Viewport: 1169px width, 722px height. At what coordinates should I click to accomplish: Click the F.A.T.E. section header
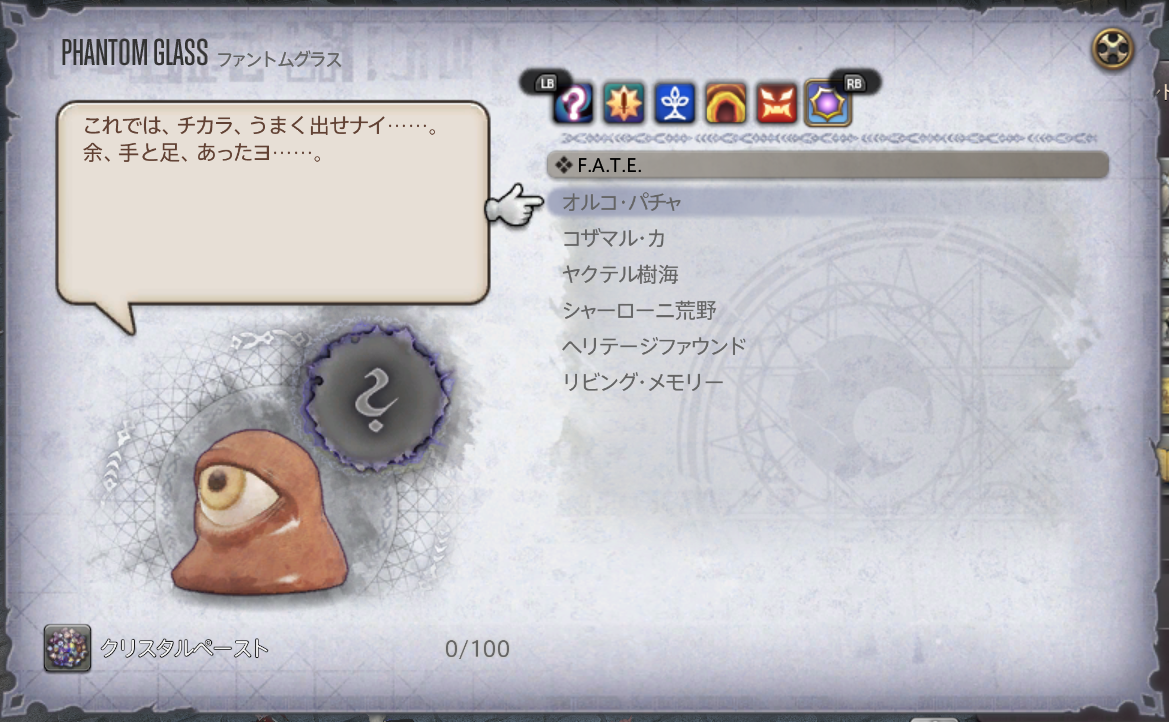(x=827, y=165)
